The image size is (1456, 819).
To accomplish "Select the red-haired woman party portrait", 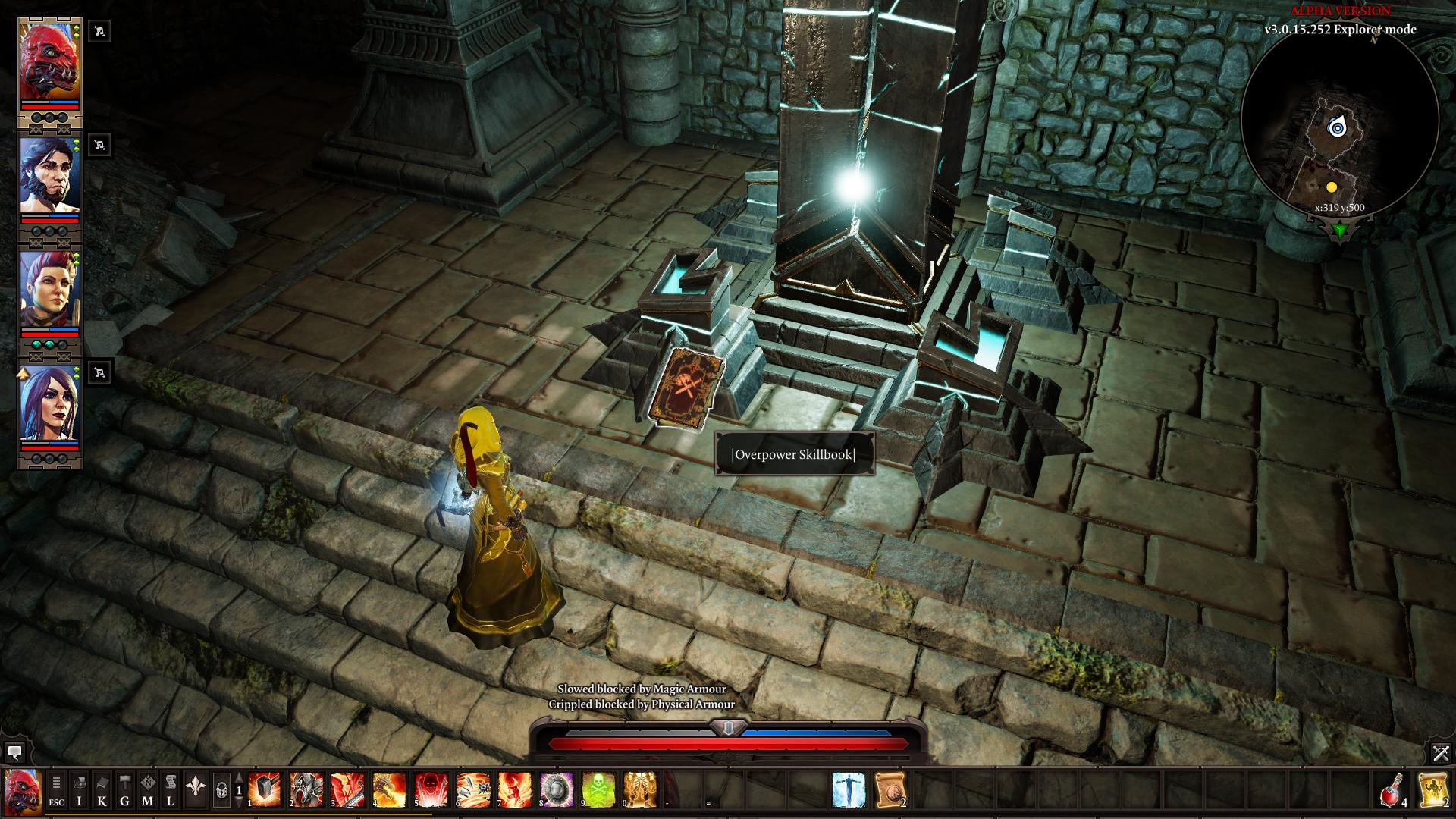I will coord(49,290).
